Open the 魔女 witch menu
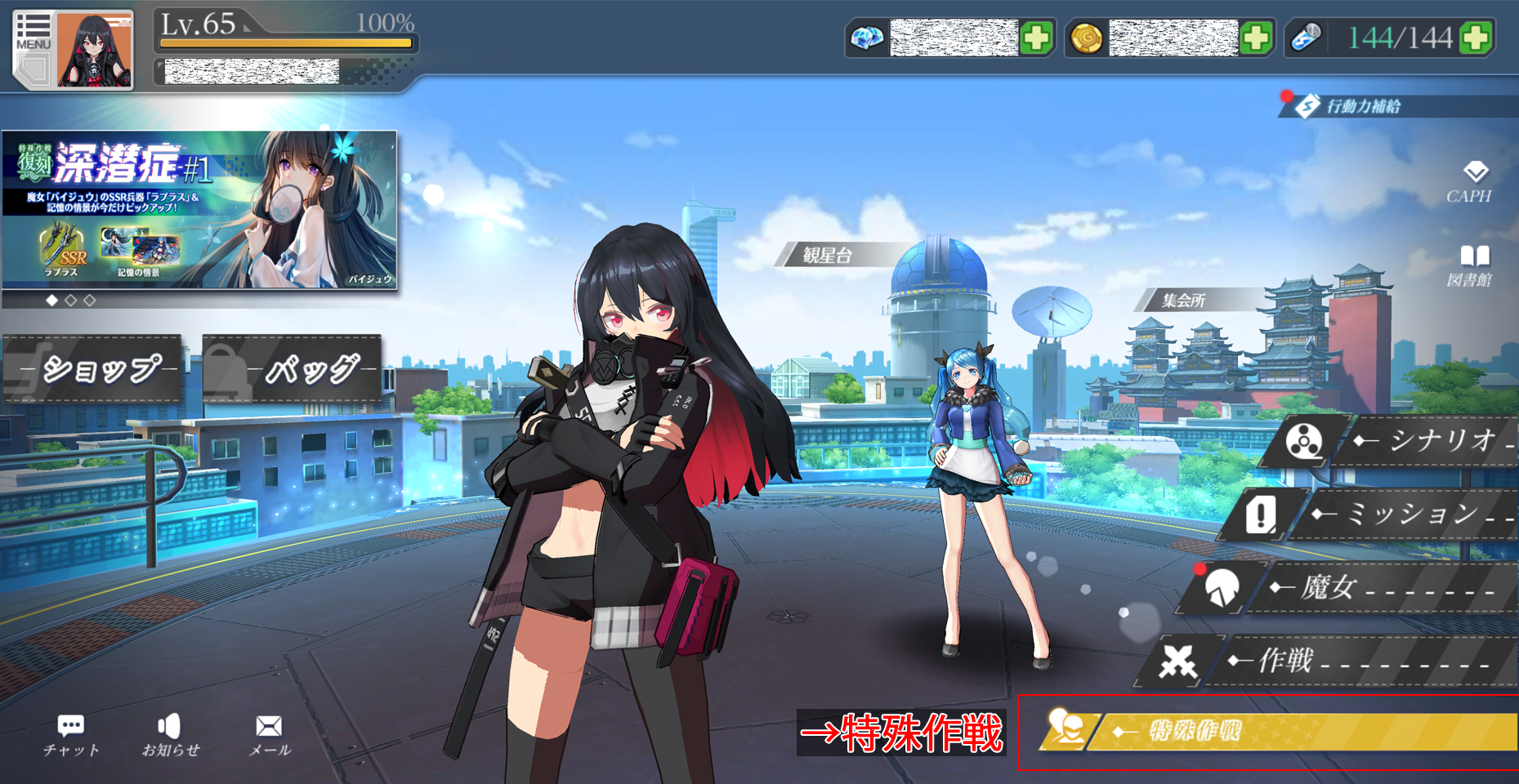 (1348, 587)
